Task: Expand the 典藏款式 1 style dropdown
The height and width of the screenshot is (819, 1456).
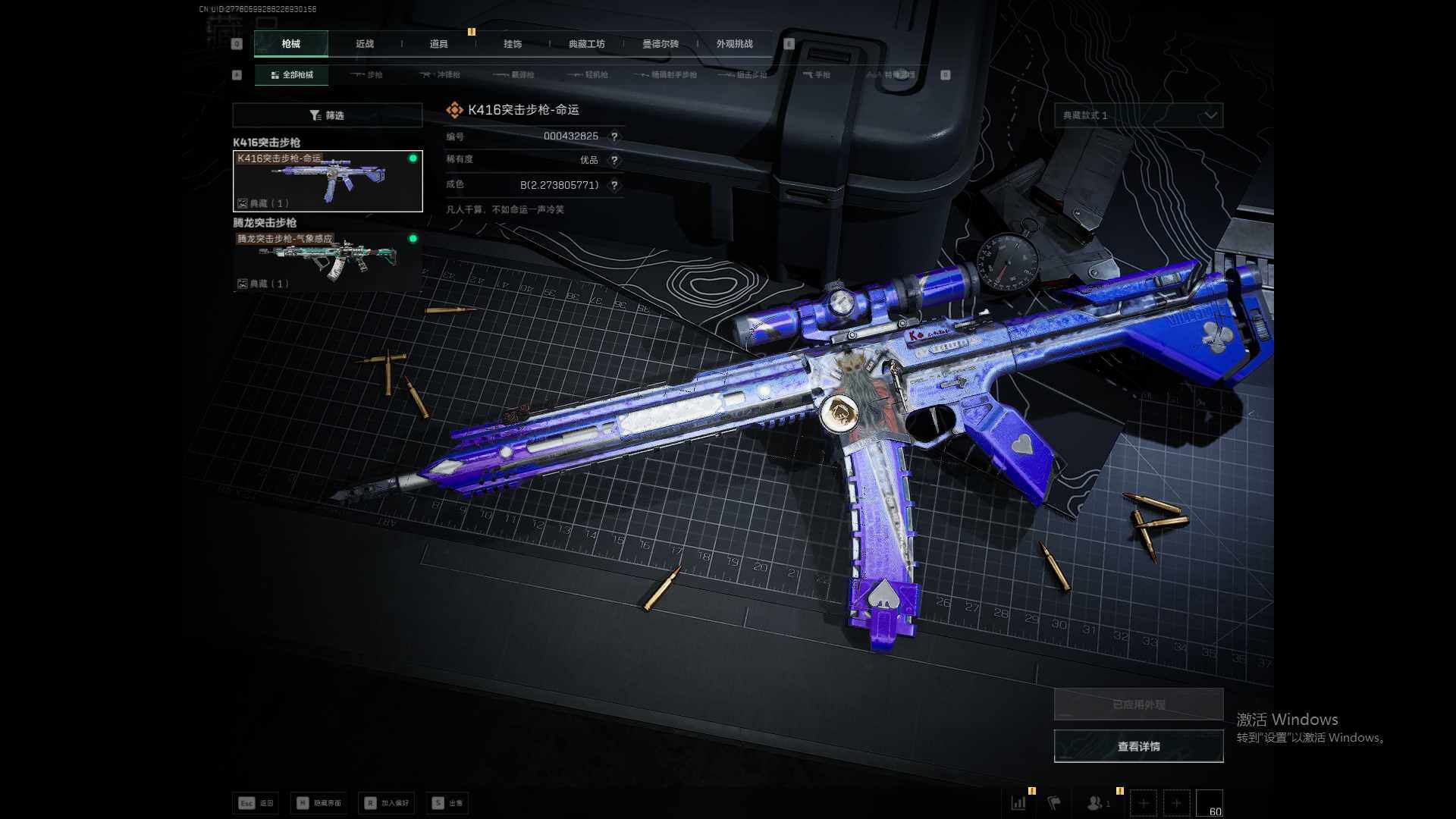Action: tap(1138, 115)
